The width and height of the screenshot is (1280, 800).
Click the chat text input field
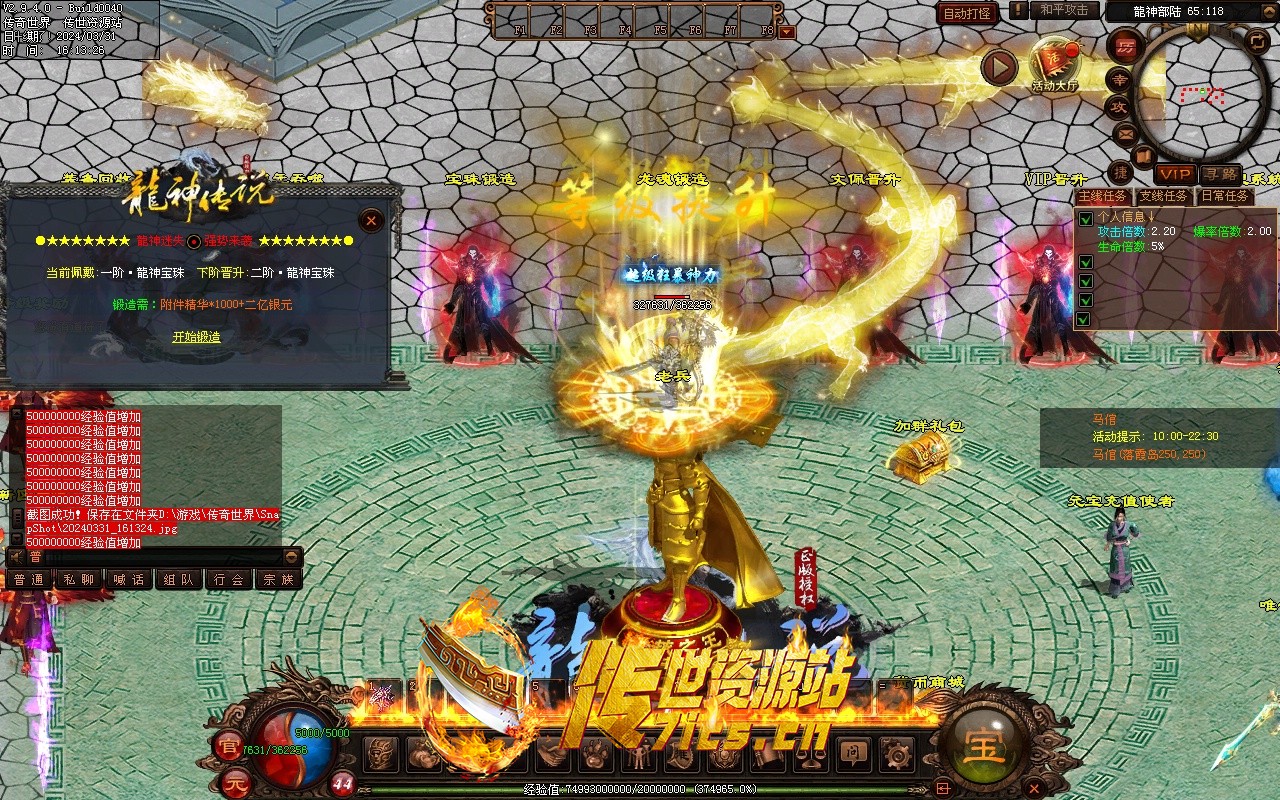[160, 557]
